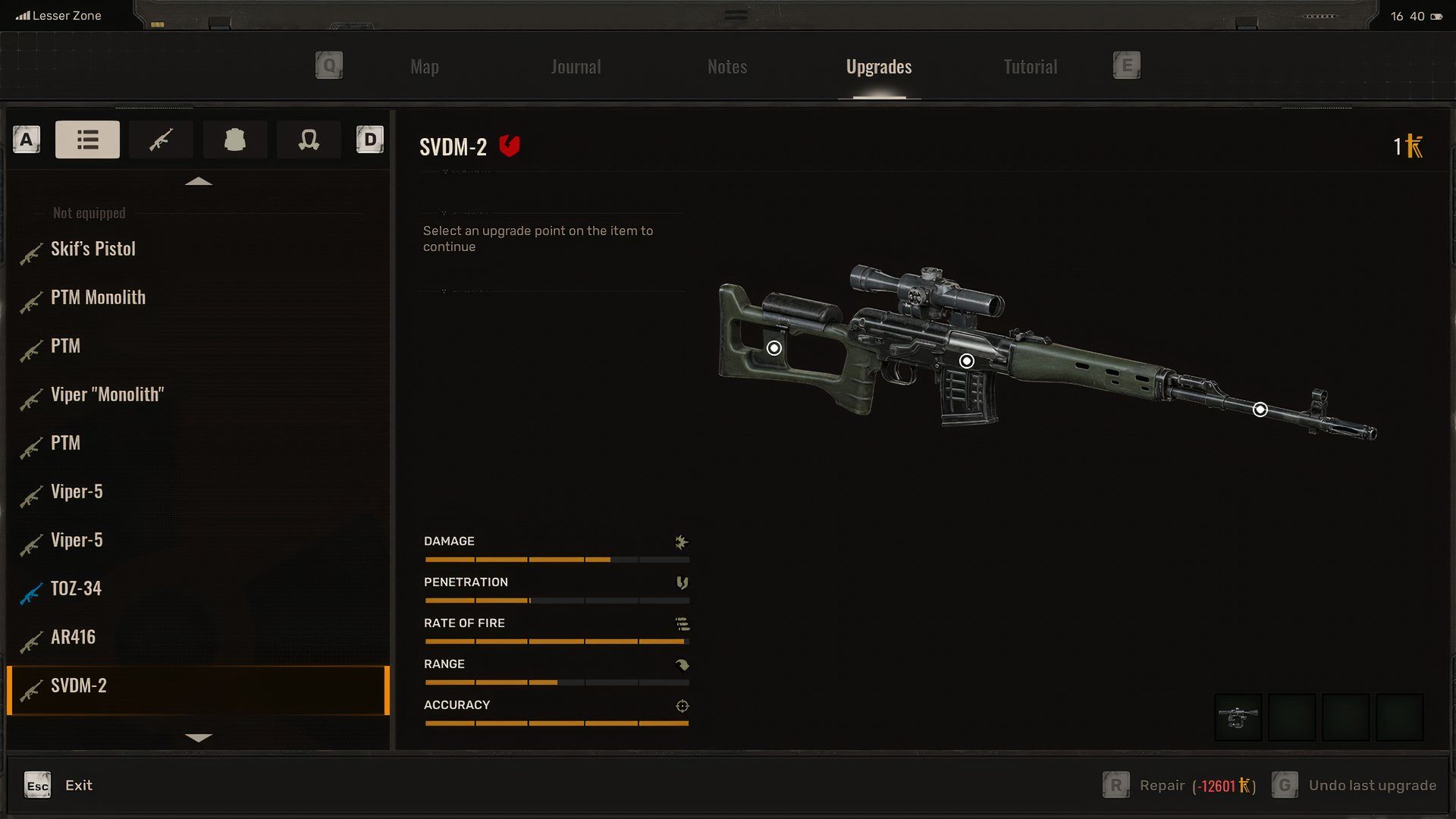
Task: Open the Map tab
Action: coord(424,67)
